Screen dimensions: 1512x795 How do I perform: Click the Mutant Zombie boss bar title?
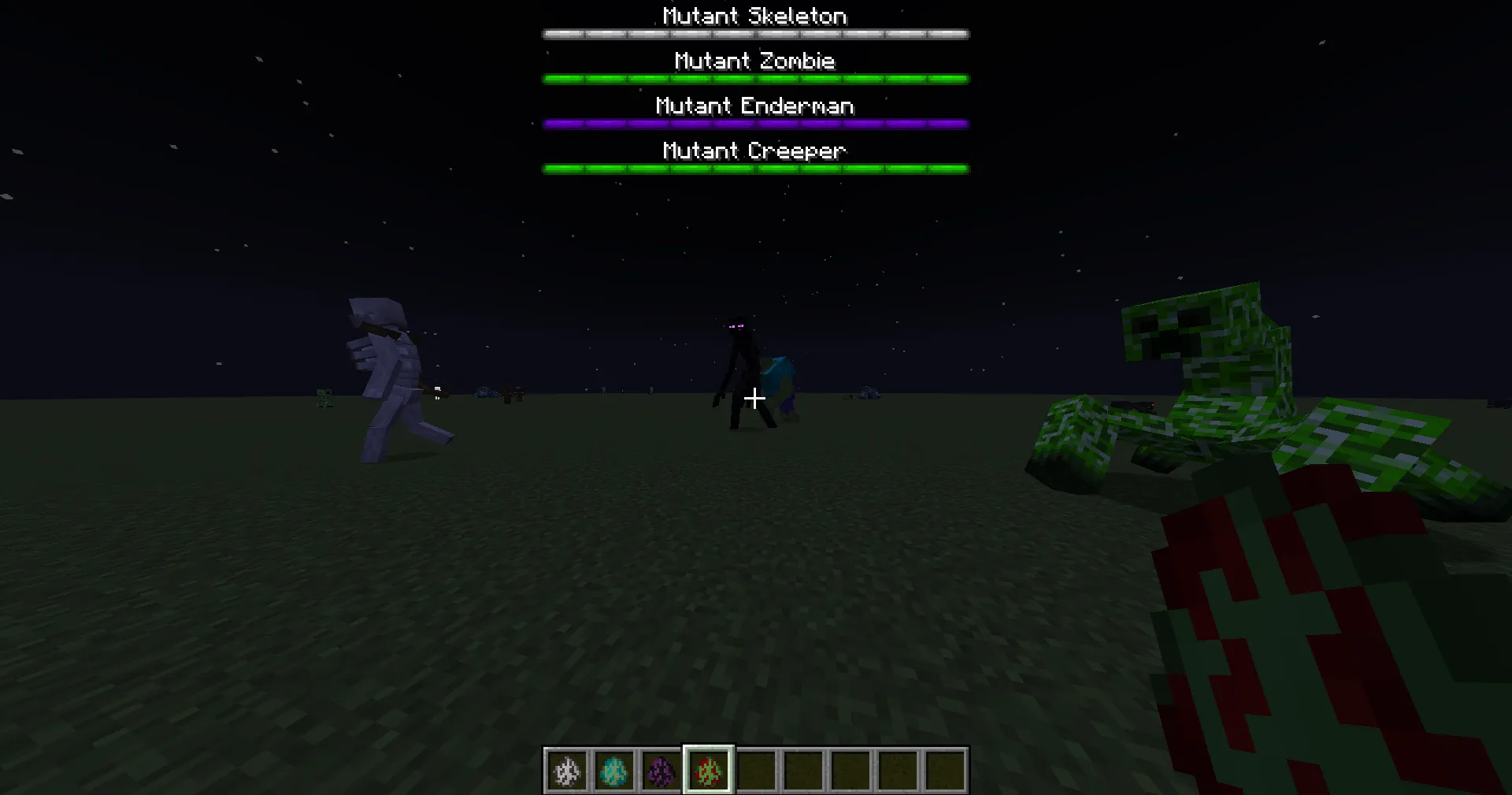pos(754,61)
